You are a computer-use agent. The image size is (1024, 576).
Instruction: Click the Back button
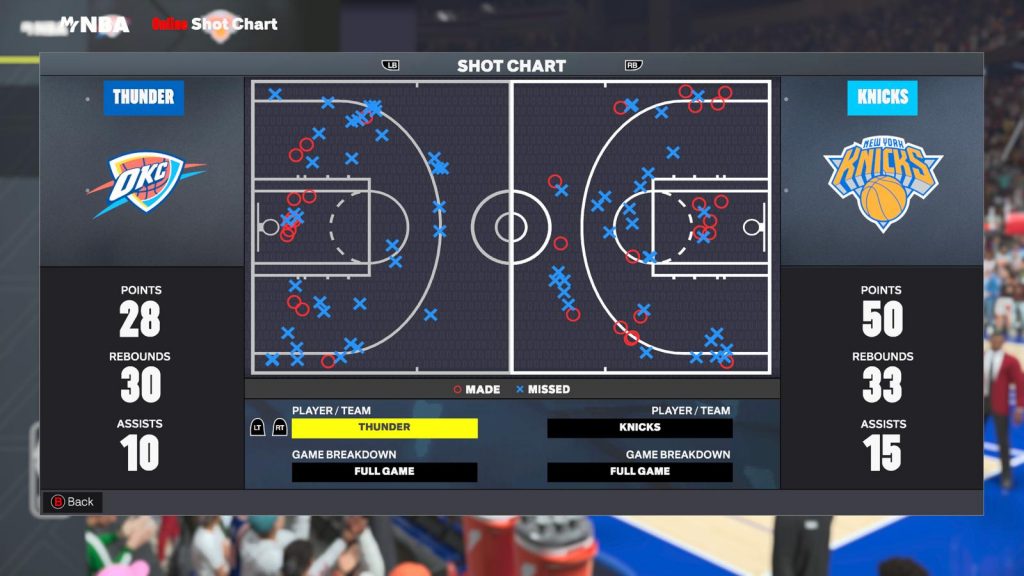click(x=72, y=502)
